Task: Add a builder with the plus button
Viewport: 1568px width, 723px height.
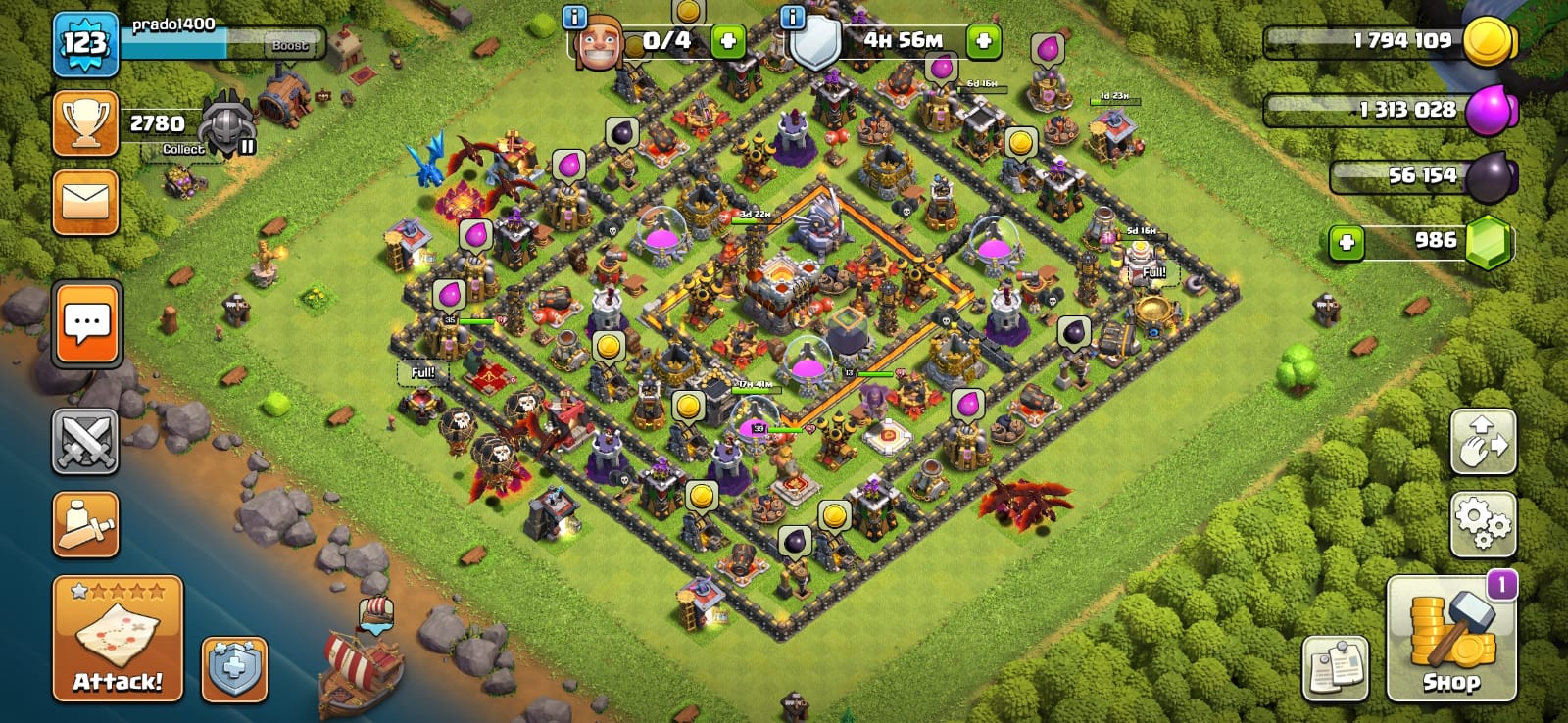Action: coord(727,41)
